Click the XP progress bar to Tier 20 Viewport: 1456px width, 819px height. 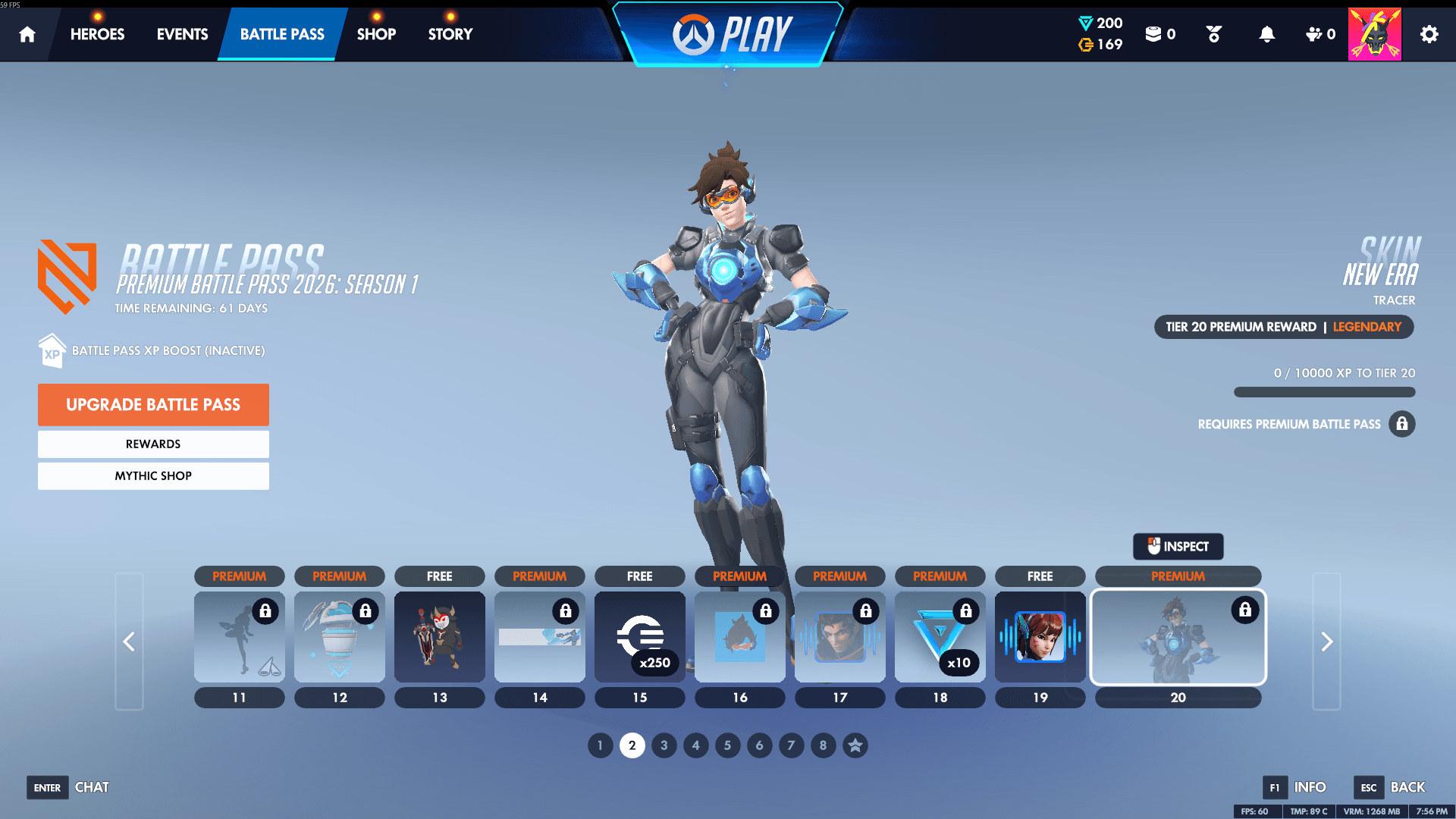click(1324, 392)
